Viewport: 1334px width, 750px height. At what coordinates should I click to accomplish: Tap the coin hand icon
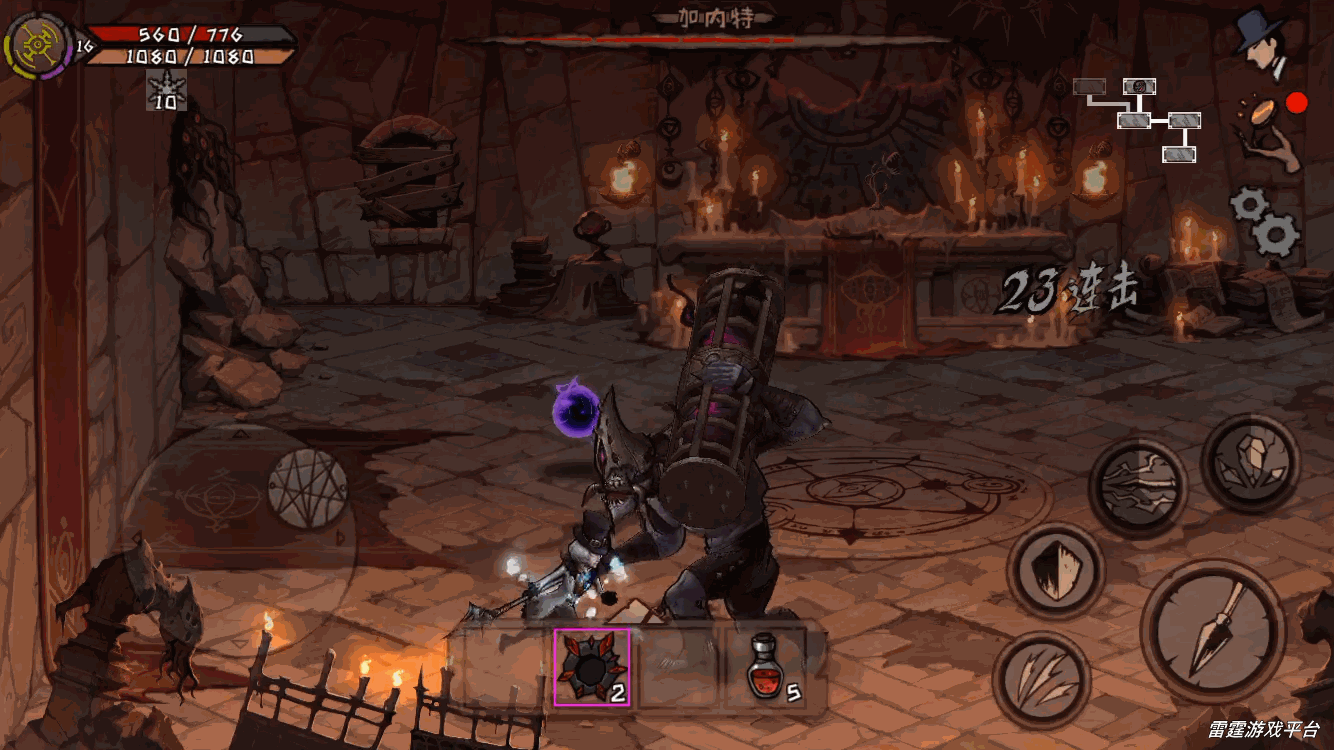click(1268, 131)
